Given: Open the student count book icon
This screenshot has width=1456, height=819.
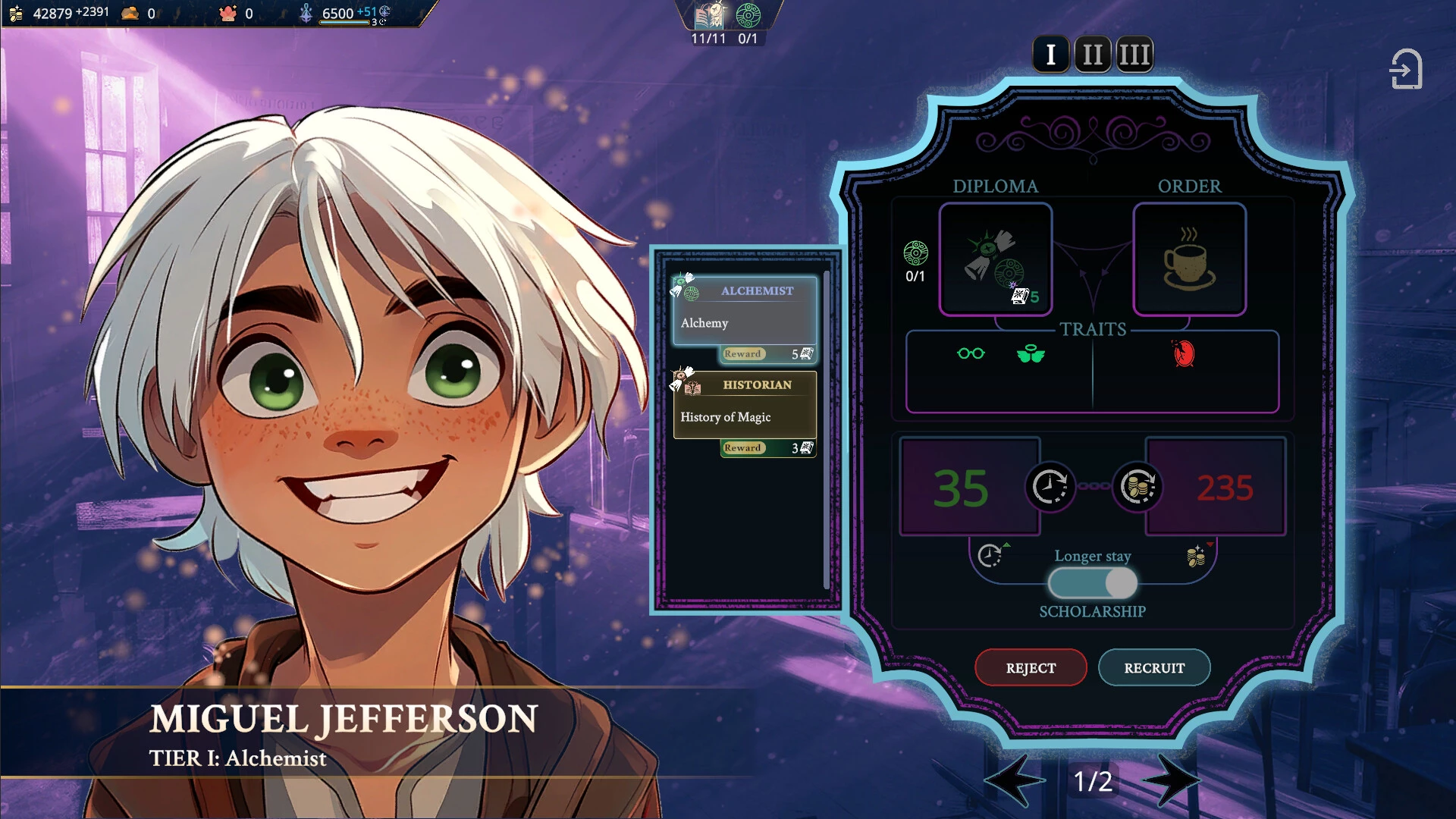Looking at the screenshot, I should [x=710, y=17].
